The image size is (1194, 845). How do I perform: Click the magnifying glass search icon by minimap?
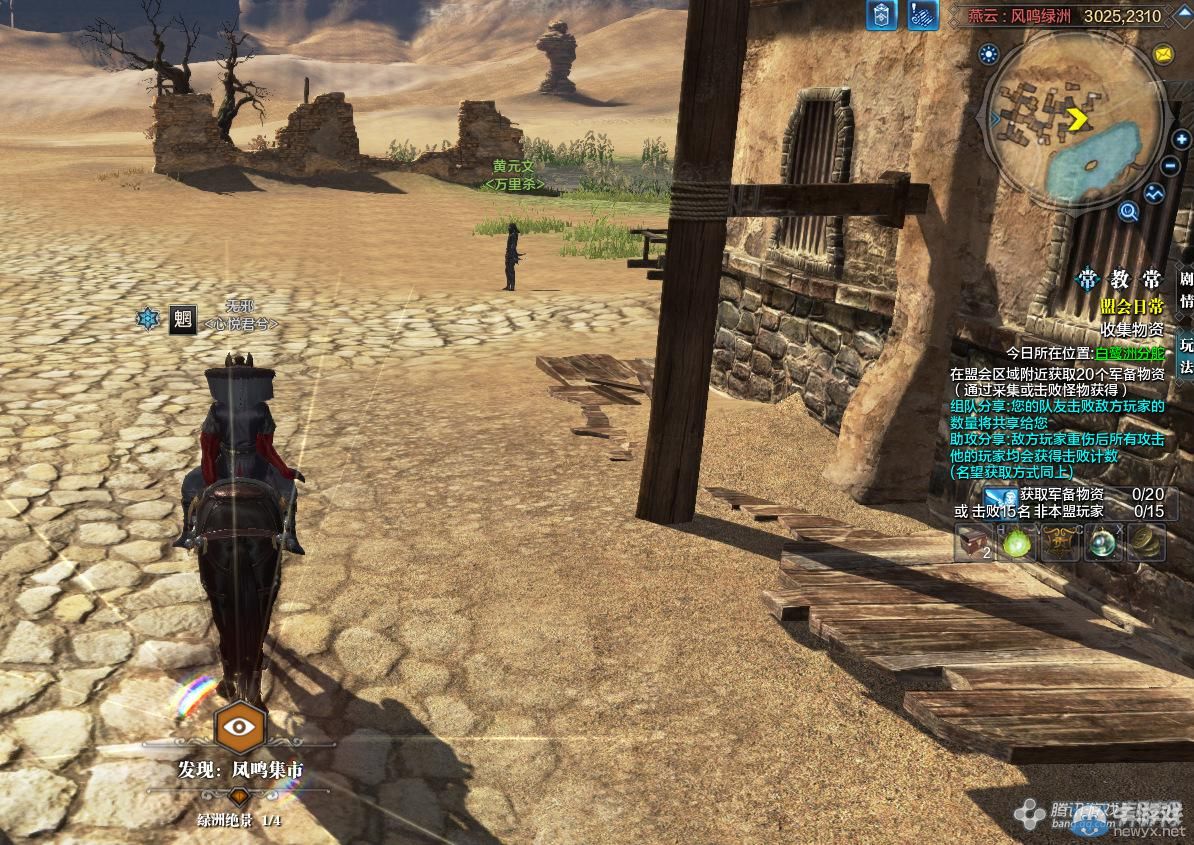coord(1129,211)
